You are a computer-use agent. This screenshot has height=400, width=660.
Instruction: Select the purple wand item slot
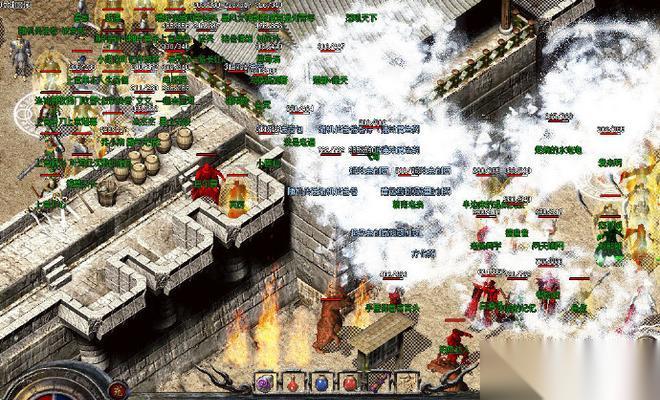tap(378, 382)
